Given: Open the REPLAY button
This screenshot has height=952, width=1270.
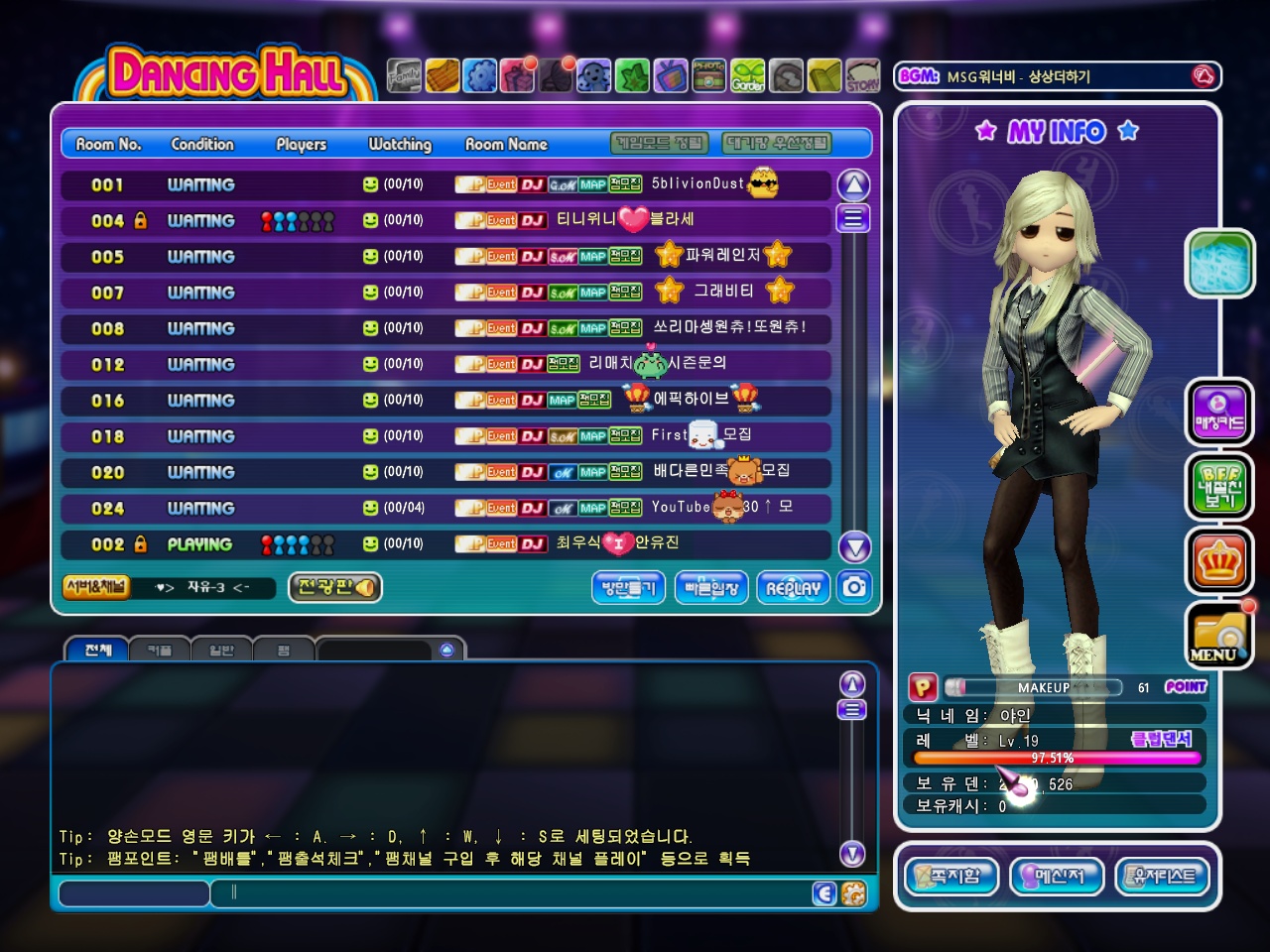Looking at the screenshot, I should [793, 588].
